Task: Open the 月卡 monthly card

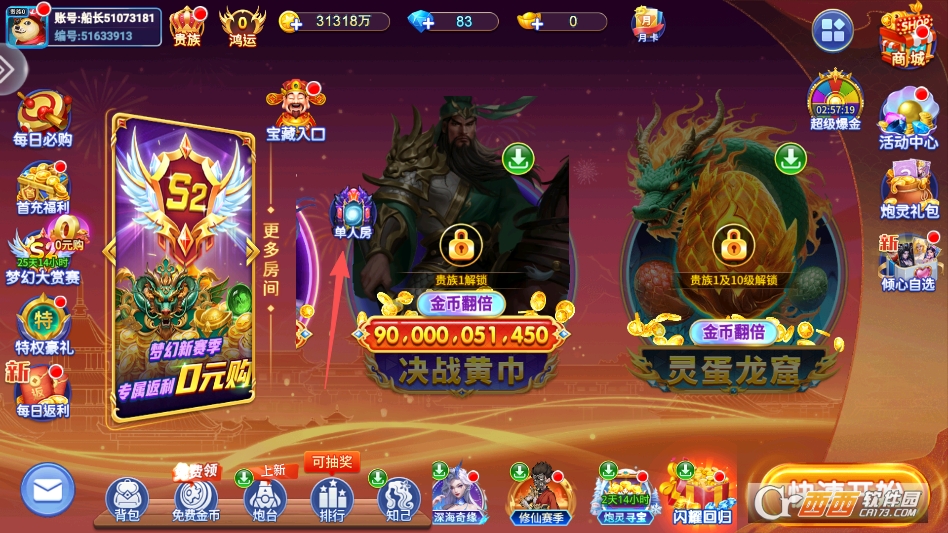Action: point(648,22)
